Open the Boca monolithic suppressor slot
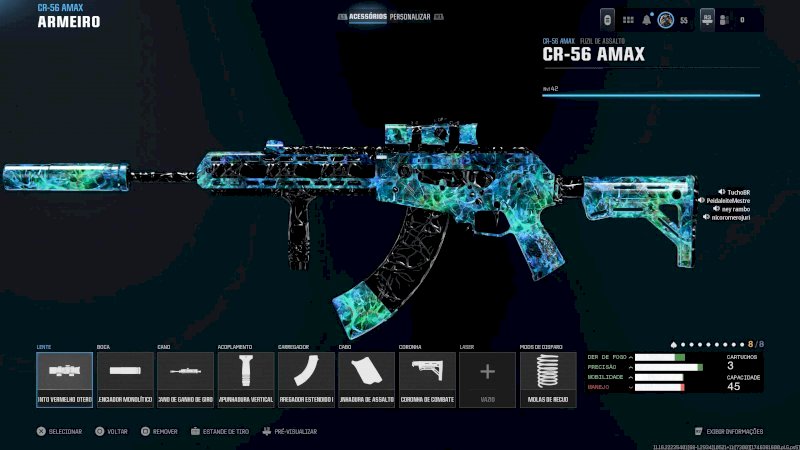This screenshot has width=800, height=450. [125, 379]
